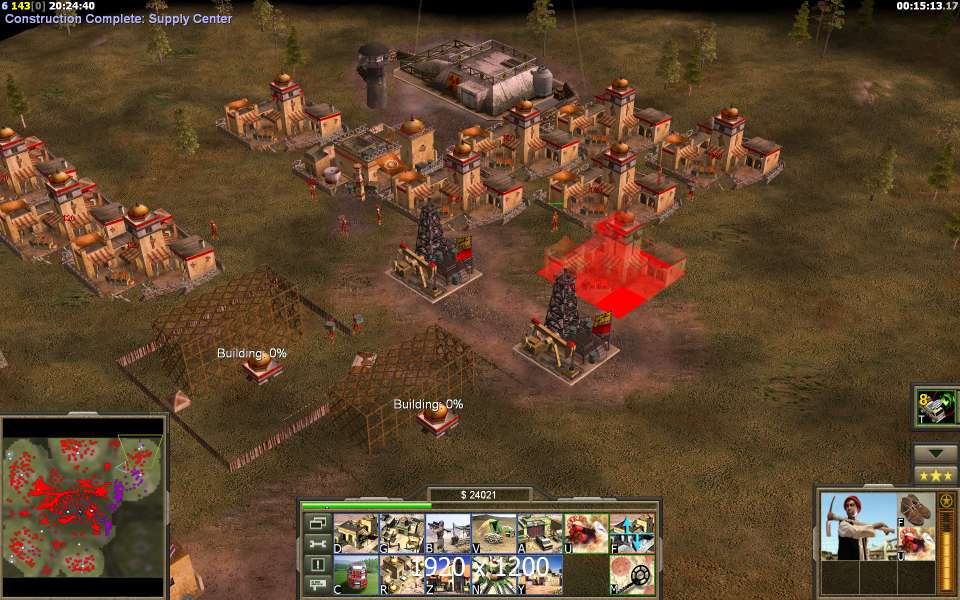Activate the metal detector icon labeled M
The image size is (960, 600).
[x=631, y=574]
